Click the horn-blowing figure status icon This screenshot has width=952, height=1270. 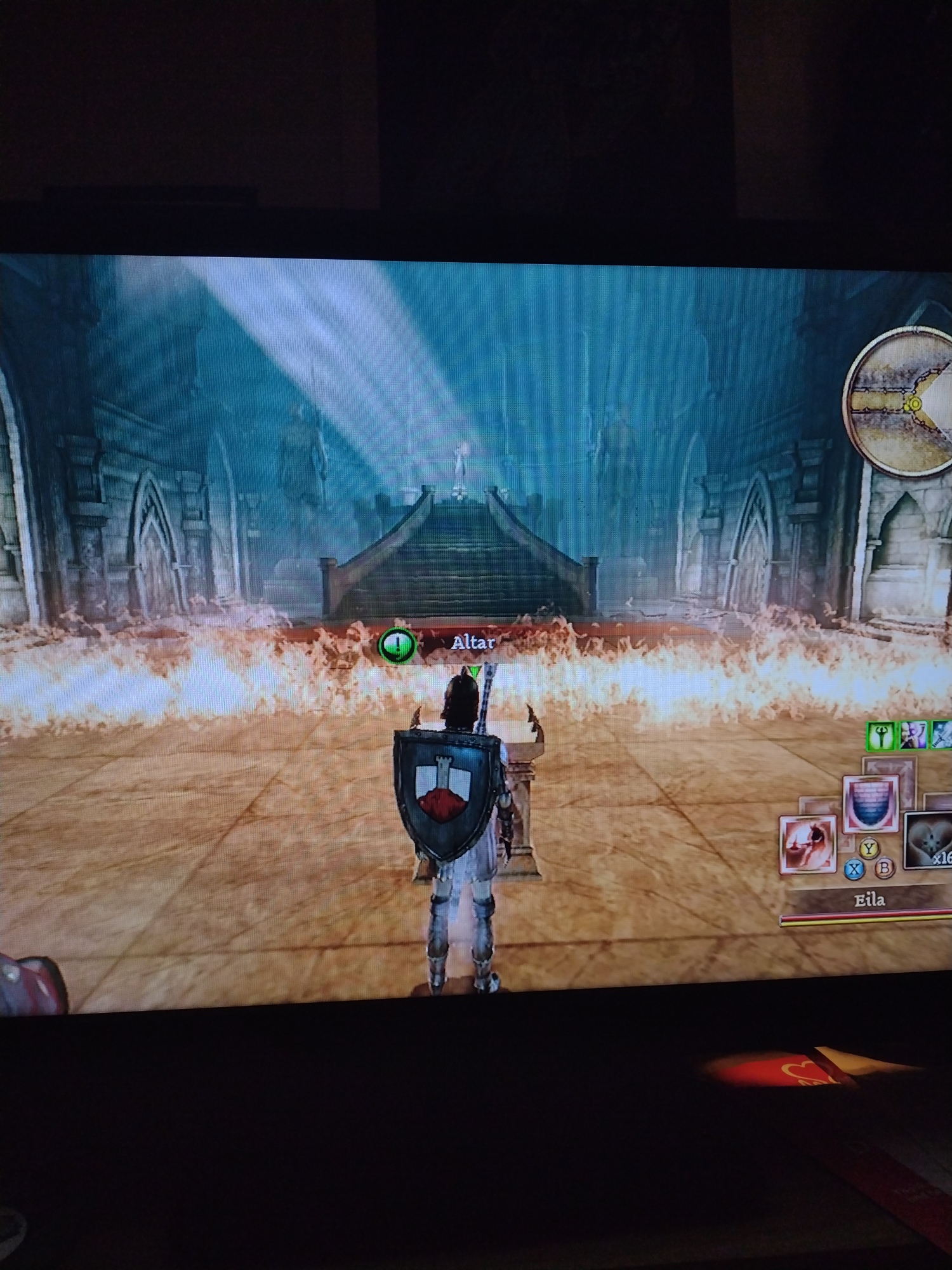913,735
